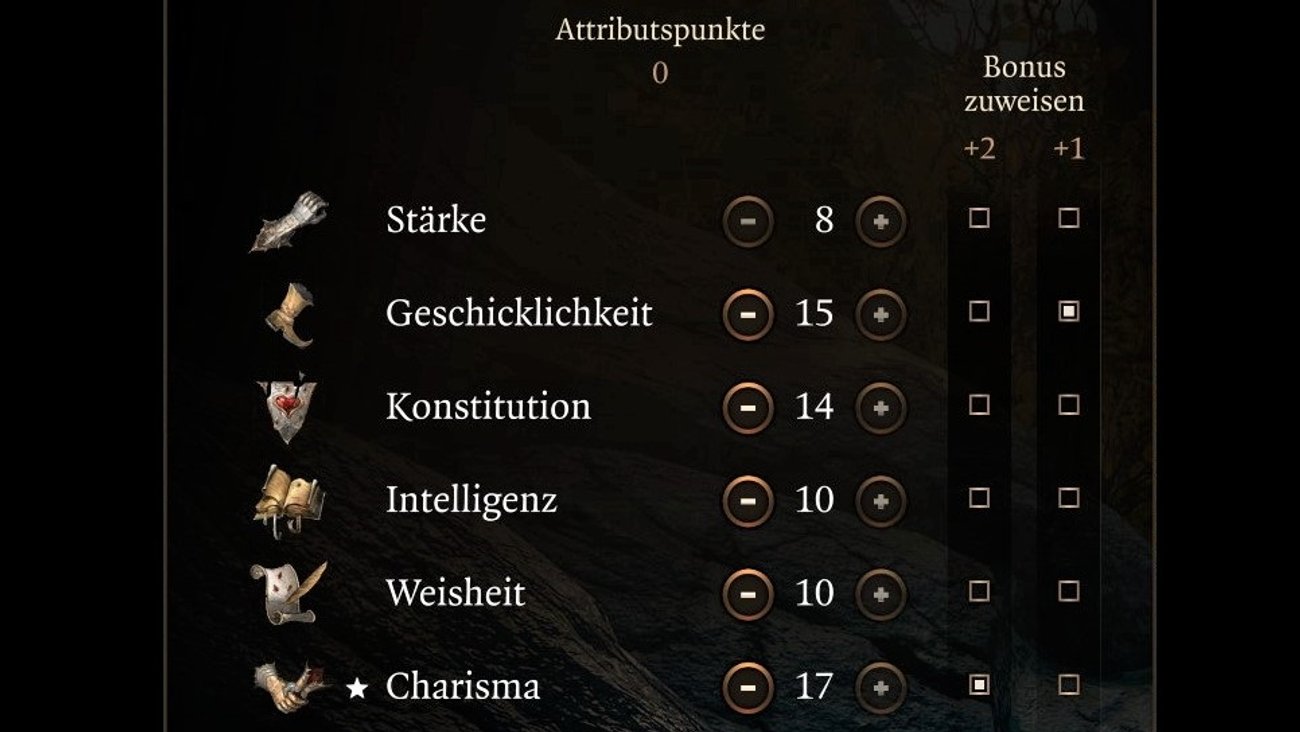Screen dimensions: 1300x732
Task: Increase Stärke with its plus button
Action: [x=881, y=221]
